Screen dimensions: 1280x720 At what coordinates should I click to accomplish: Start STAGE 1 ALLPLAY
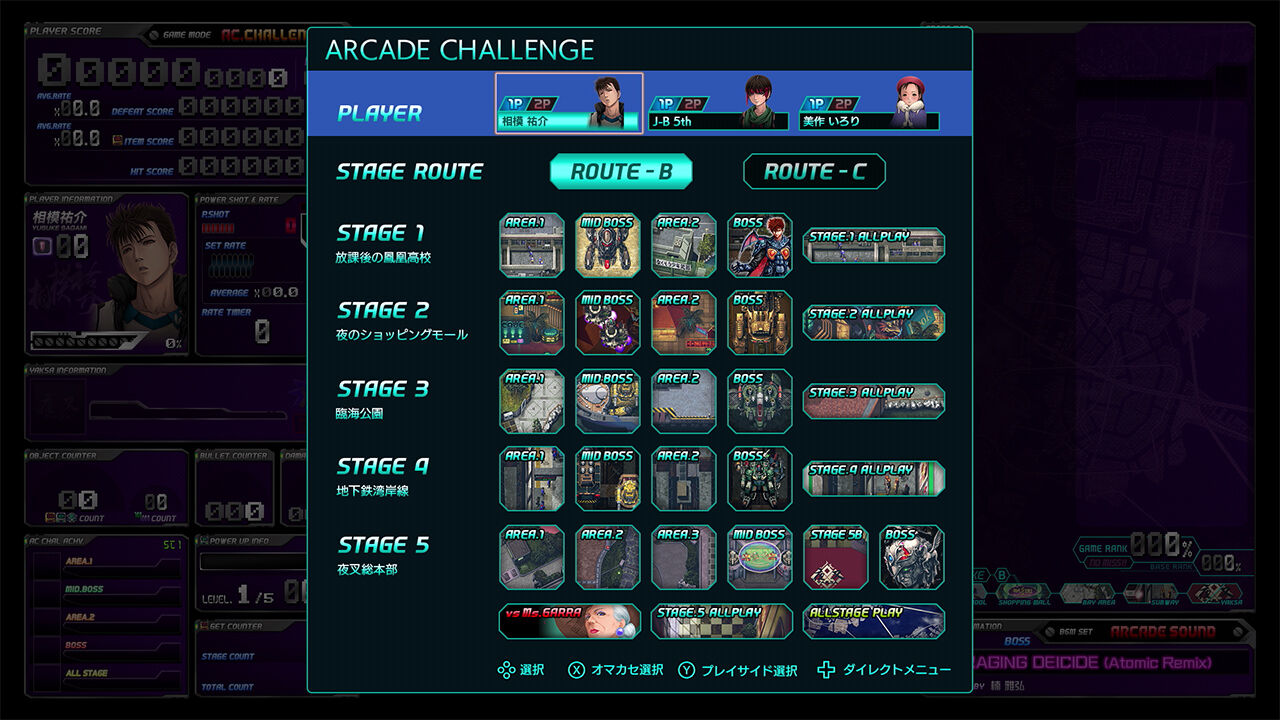[x=874, y=245]
